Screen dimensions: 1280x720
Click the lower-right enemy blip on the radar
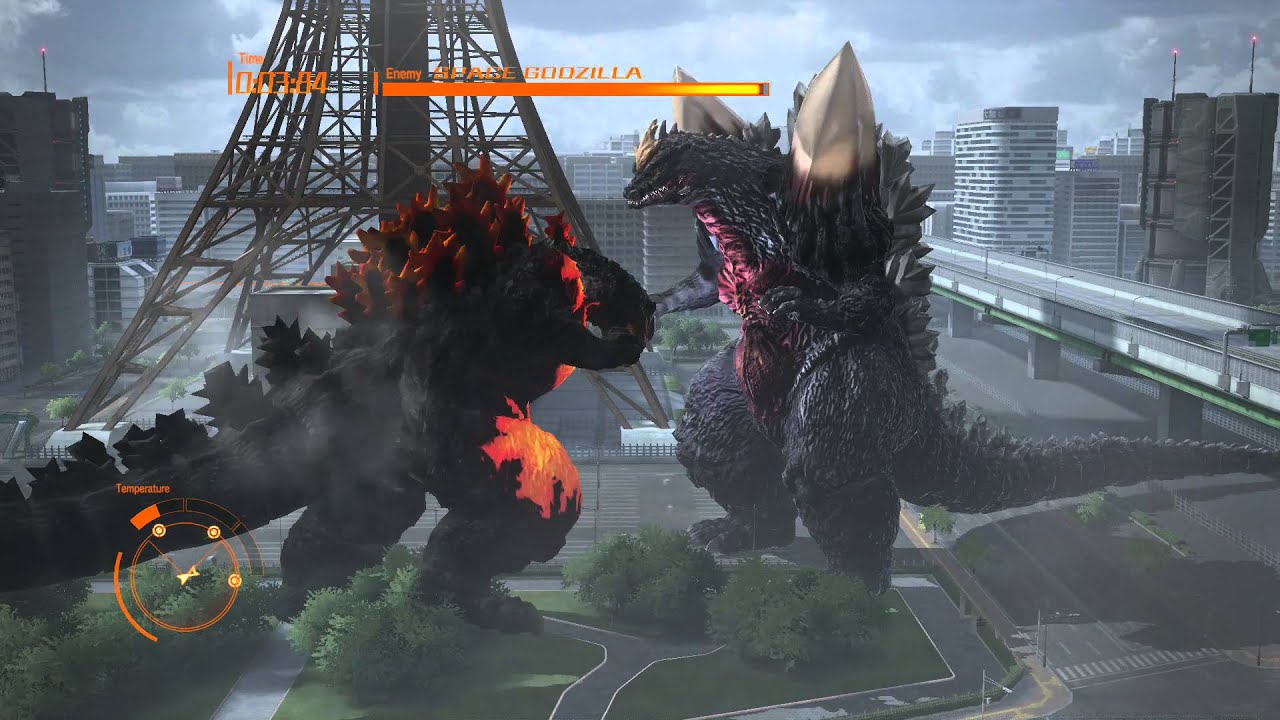235,580
